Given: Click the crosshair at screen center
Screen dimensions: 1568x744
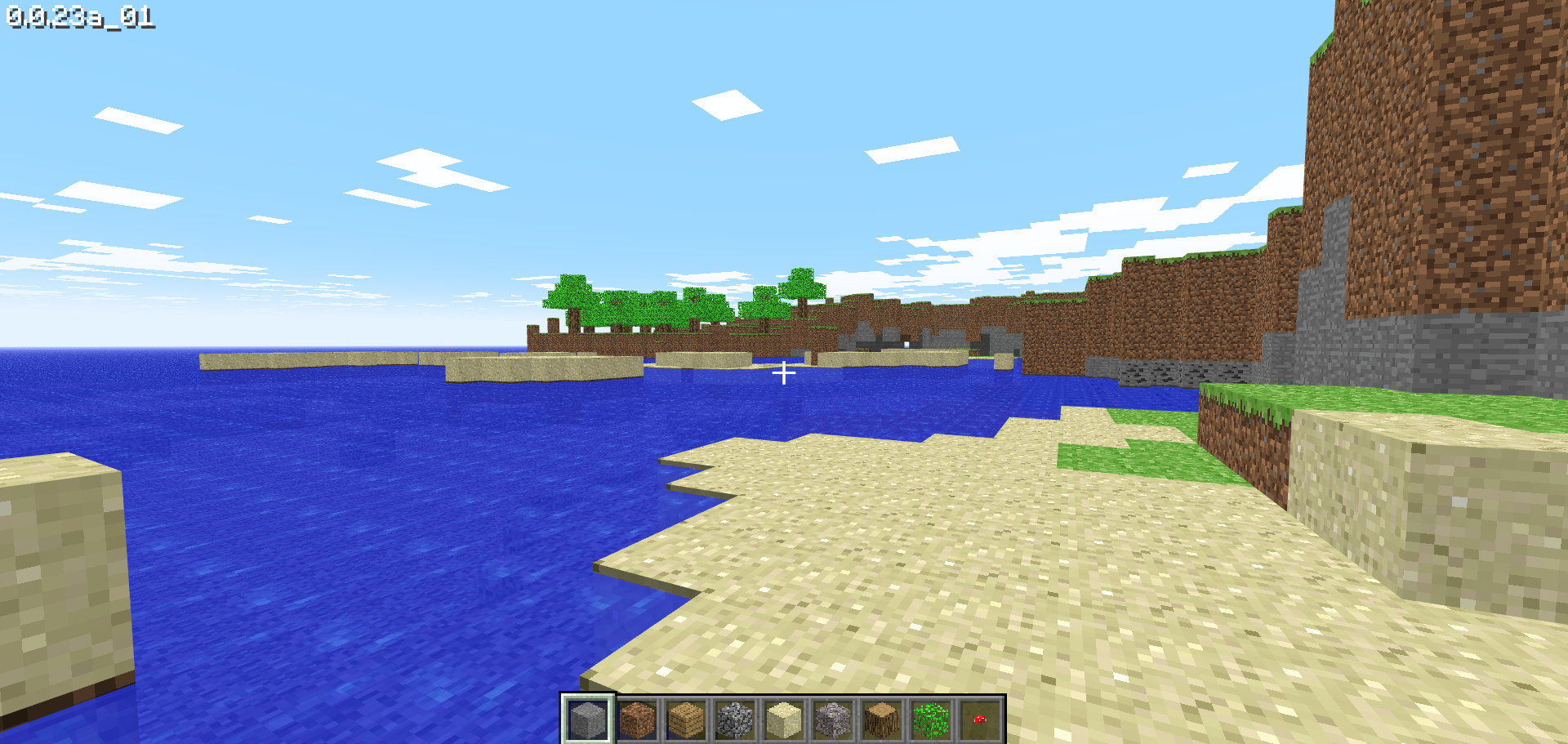Looking at the screenshot, I should pyautogui.click(x=784, y=372).
